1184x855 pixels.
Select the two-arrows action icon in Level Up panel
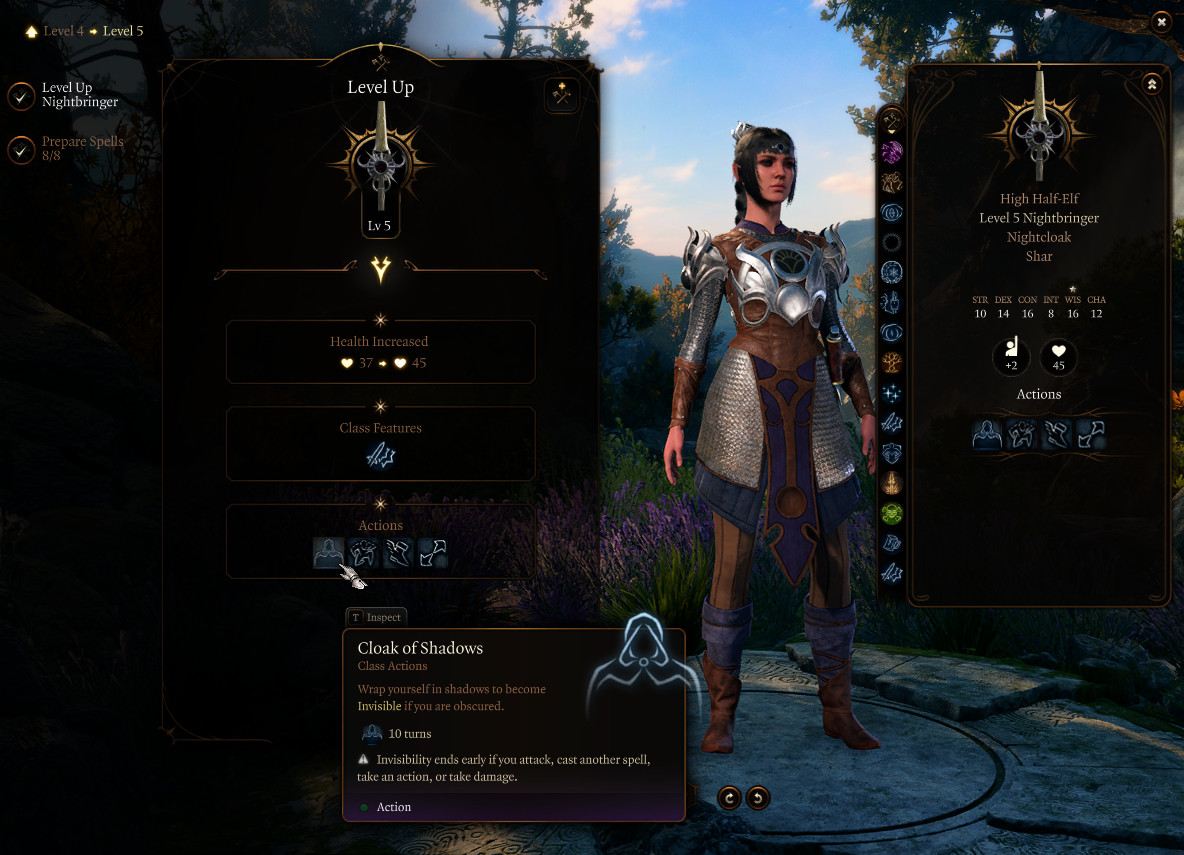tap(432, 552)
